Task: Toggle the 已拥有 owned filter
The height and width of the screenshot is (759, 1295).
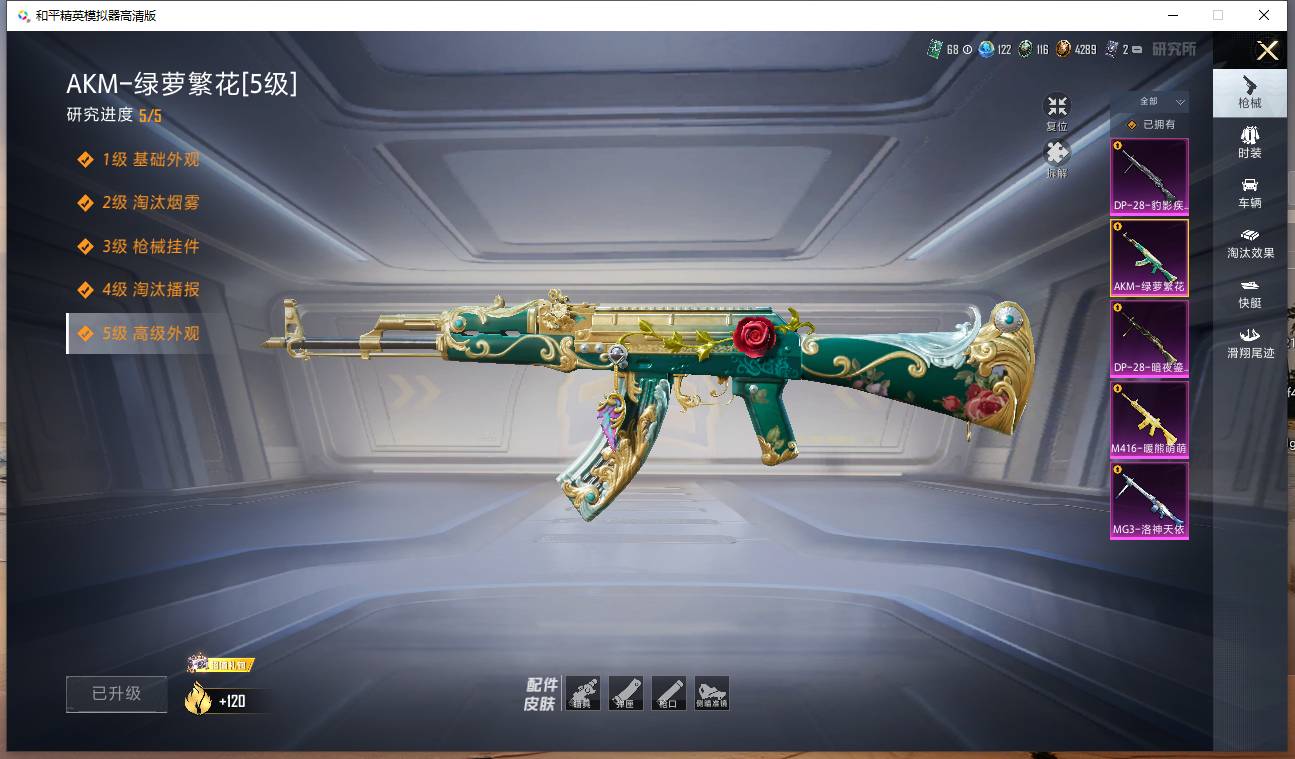Action: [x=1150, y=125]
